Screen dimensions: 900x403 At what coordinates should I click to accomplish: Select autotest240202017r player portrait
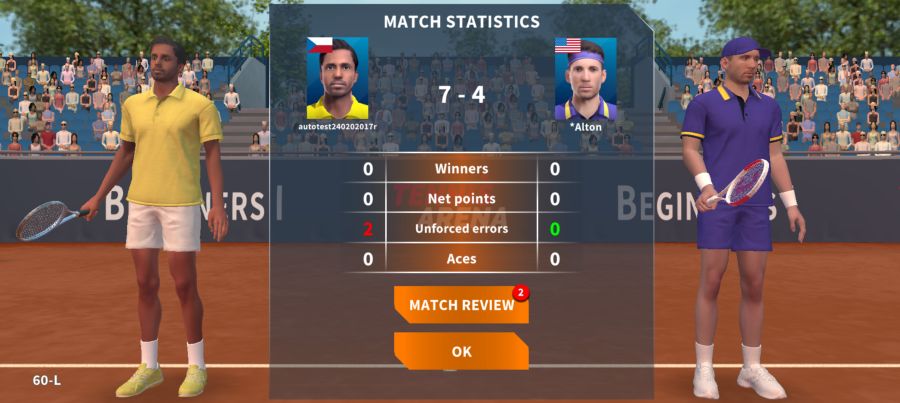click(337, 79)
